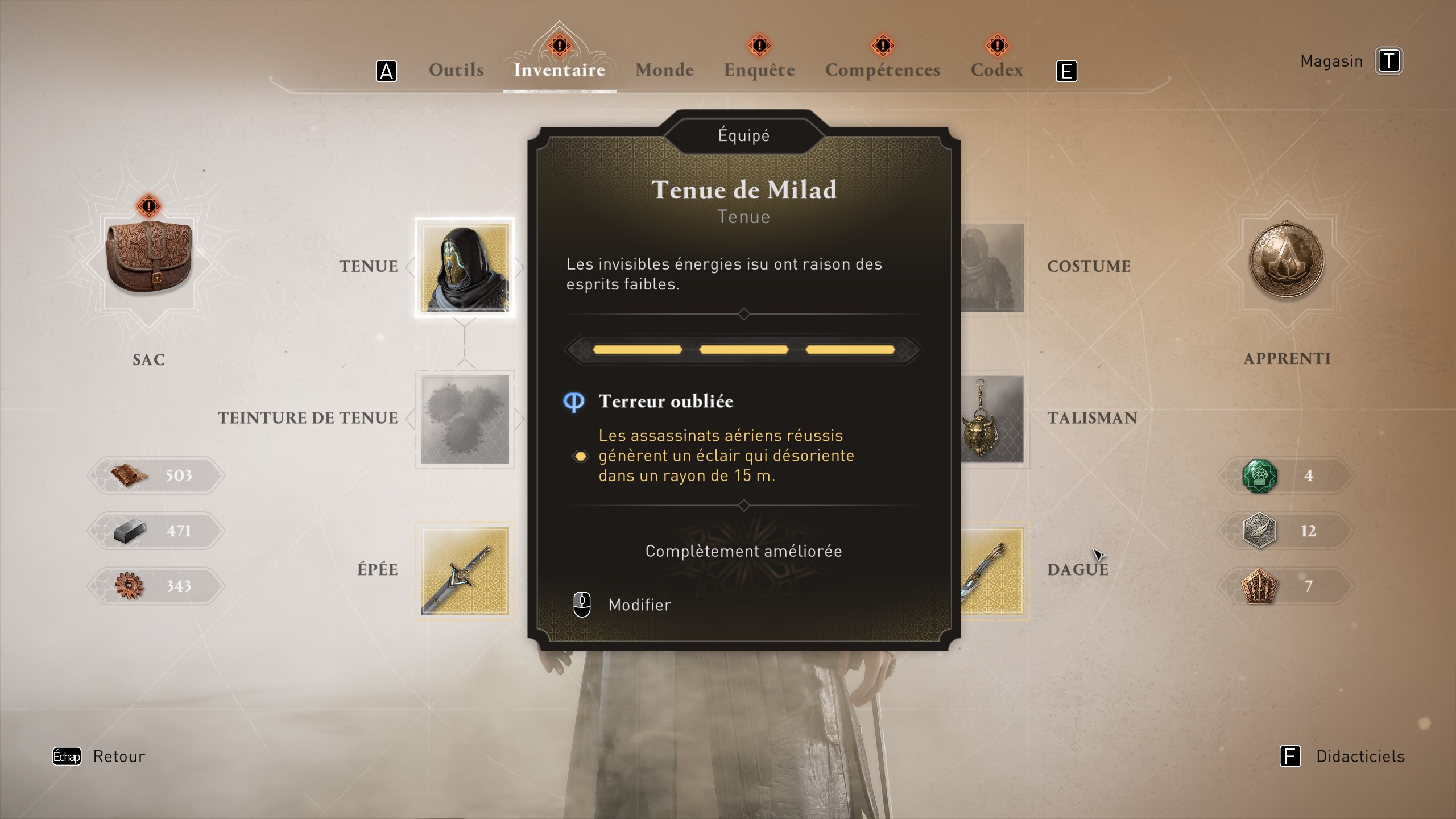Open the Magasin shop

1331,61
